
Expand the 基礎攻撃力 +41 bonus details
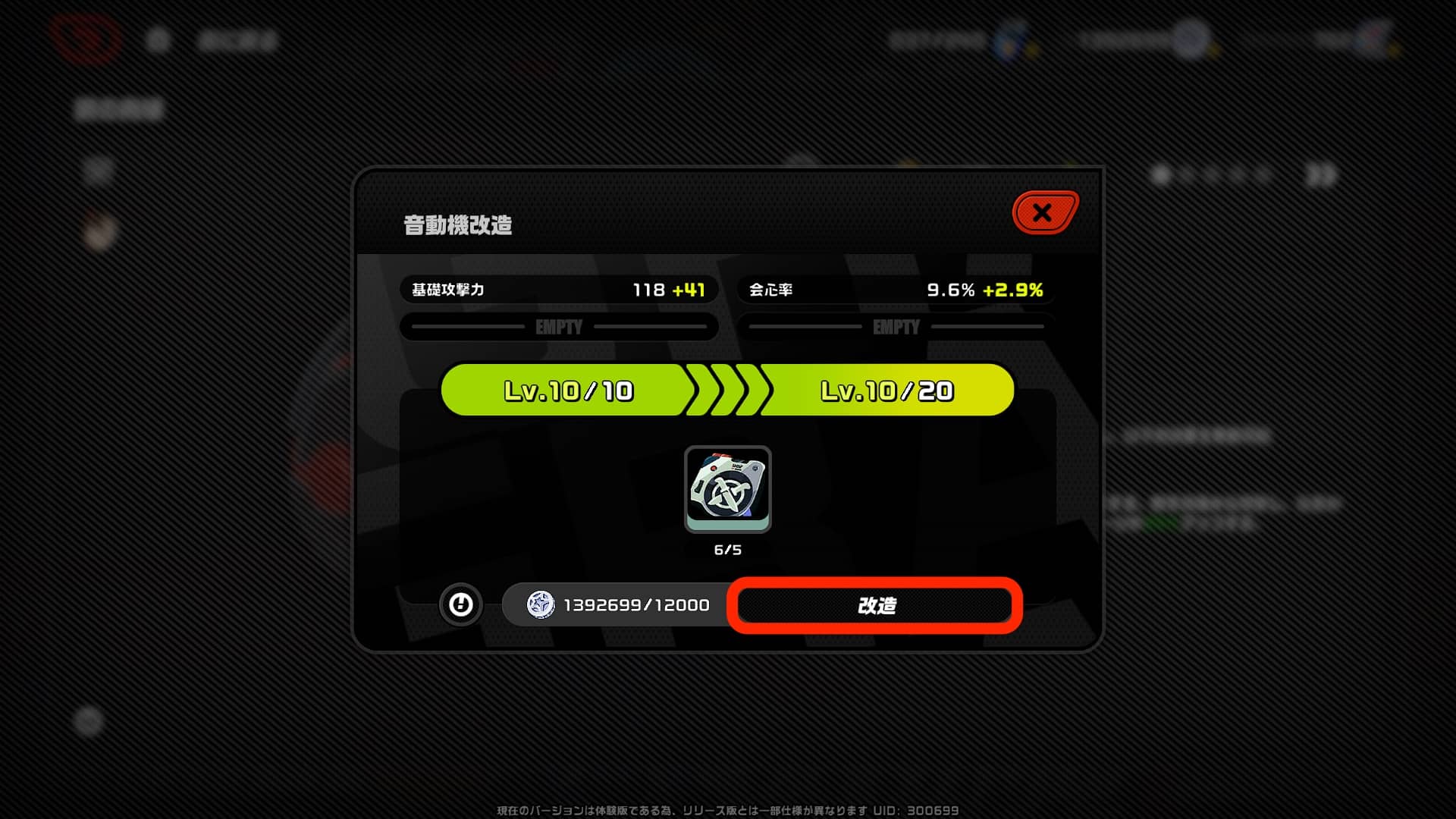(x=689, y=289)
